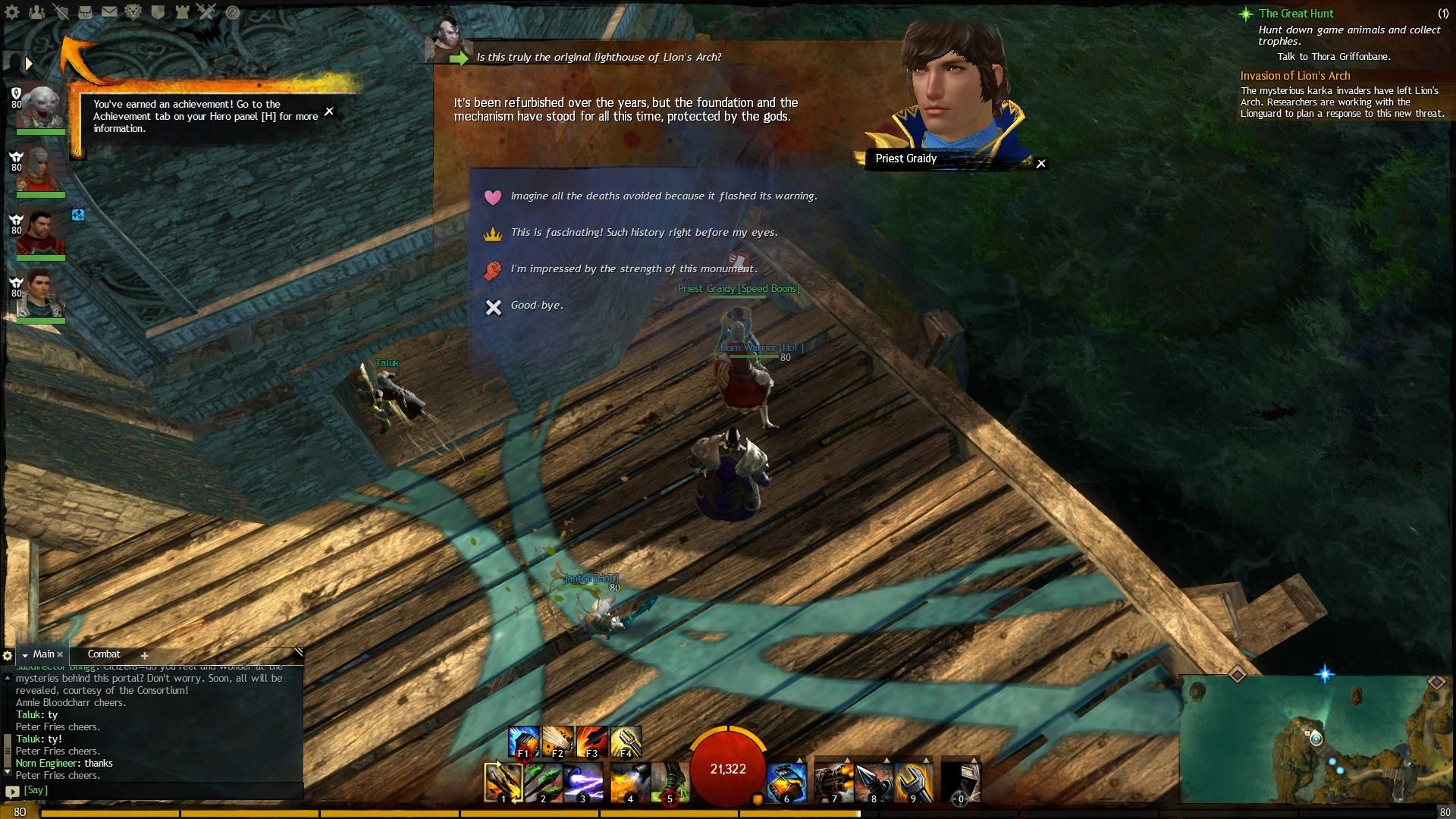Use the purple lightning skill in slot 3
The image size is (1456, 819).
pyautogui.click(x=582, y=783)
